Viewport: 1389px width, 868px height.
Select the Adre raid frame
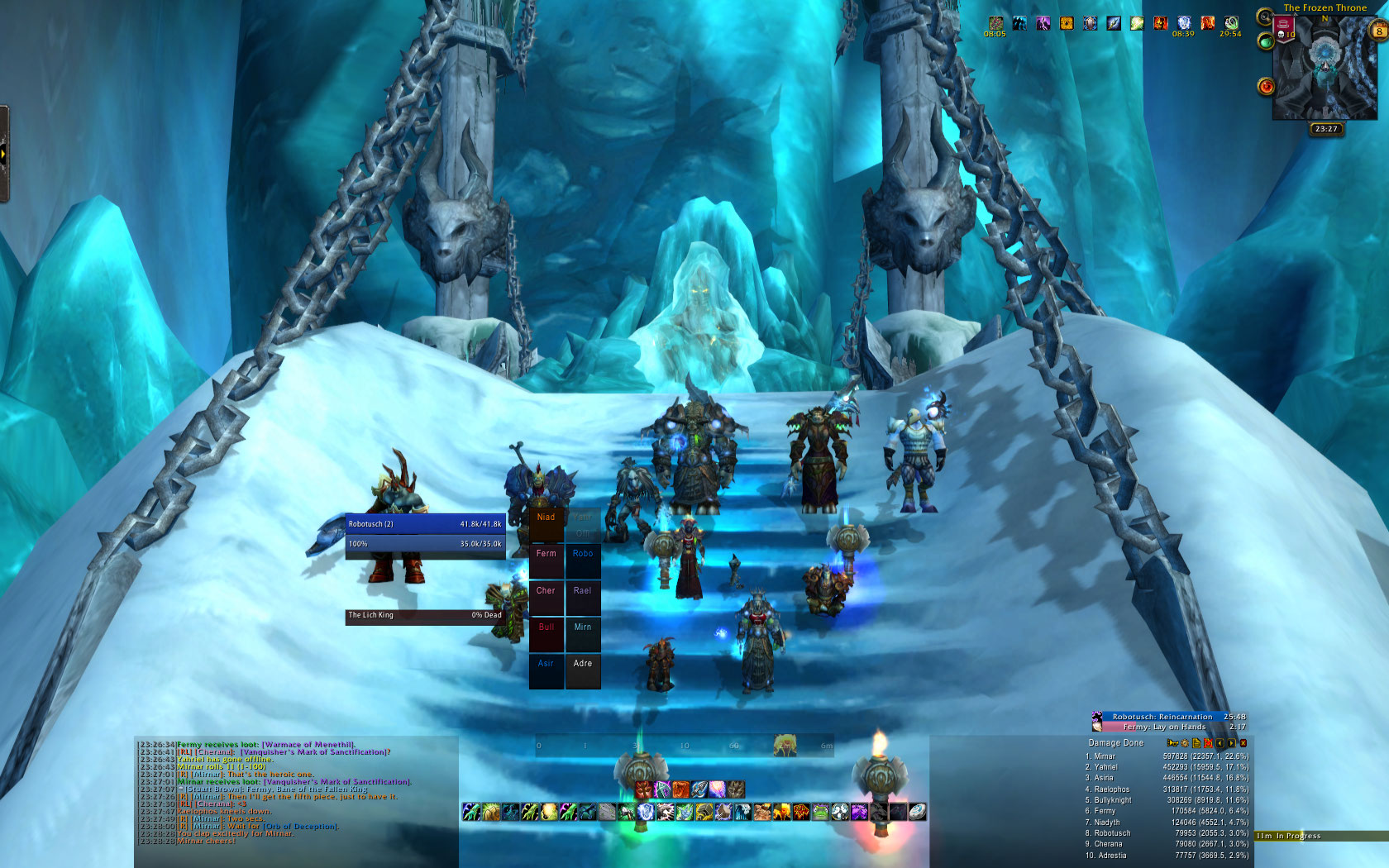582,670
